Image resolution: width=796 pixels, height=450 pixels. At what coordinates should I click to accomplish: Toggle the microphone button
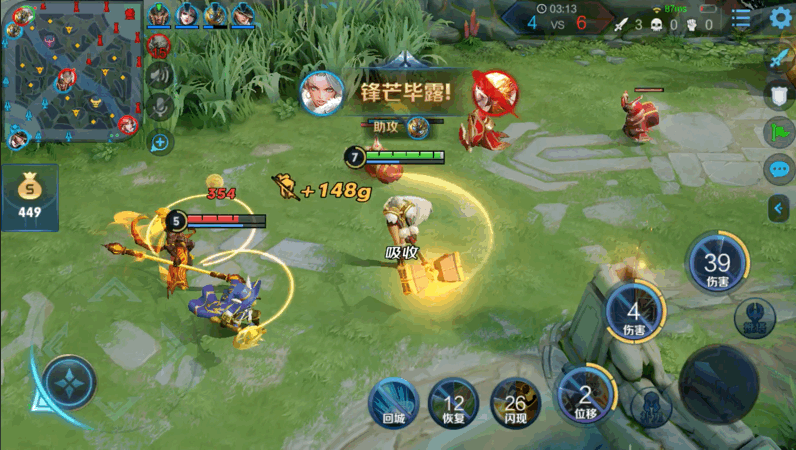pos(159,107)
